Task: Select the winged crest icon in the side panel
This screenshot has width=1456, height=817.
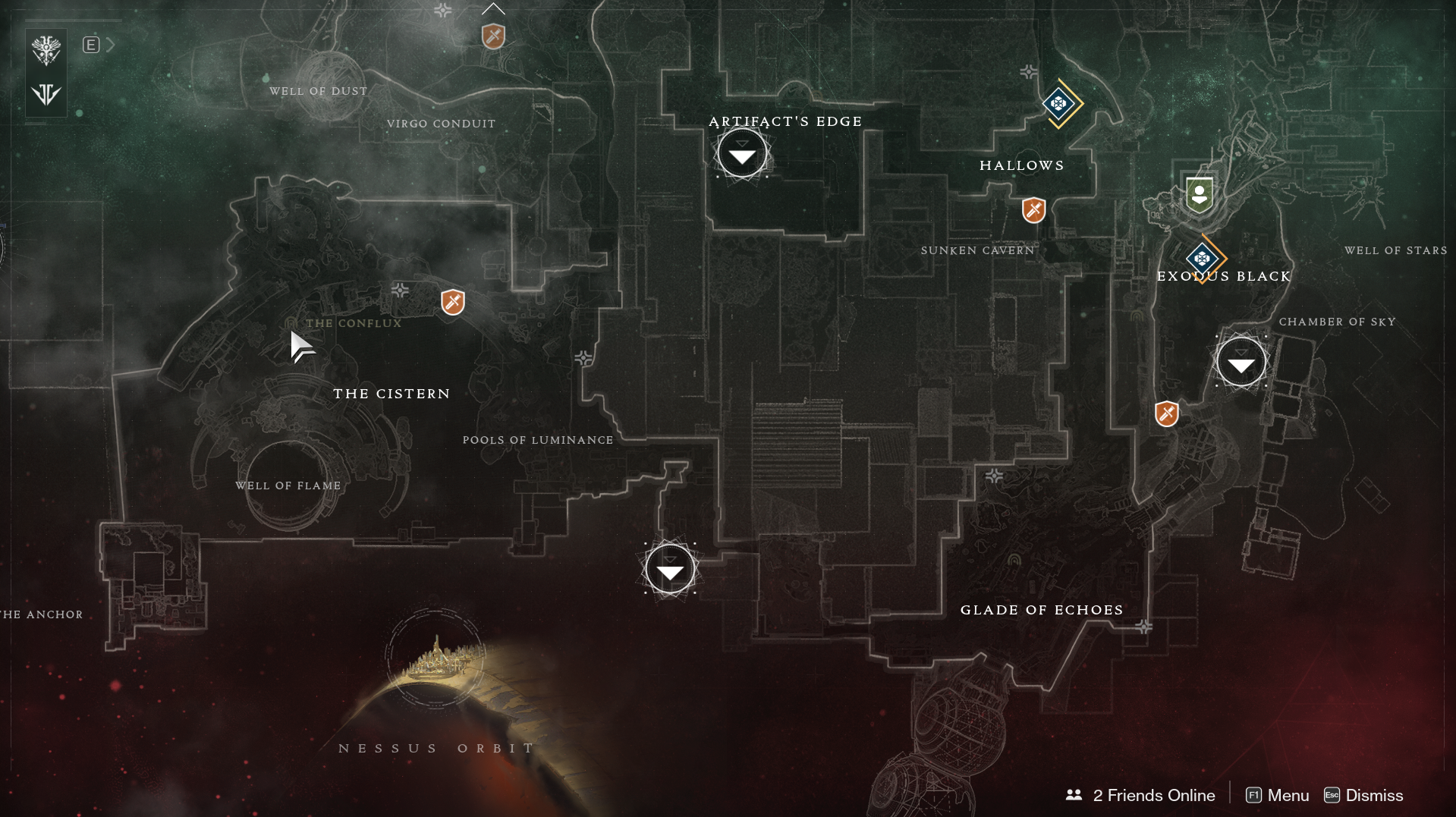Action: click(46, 50)
